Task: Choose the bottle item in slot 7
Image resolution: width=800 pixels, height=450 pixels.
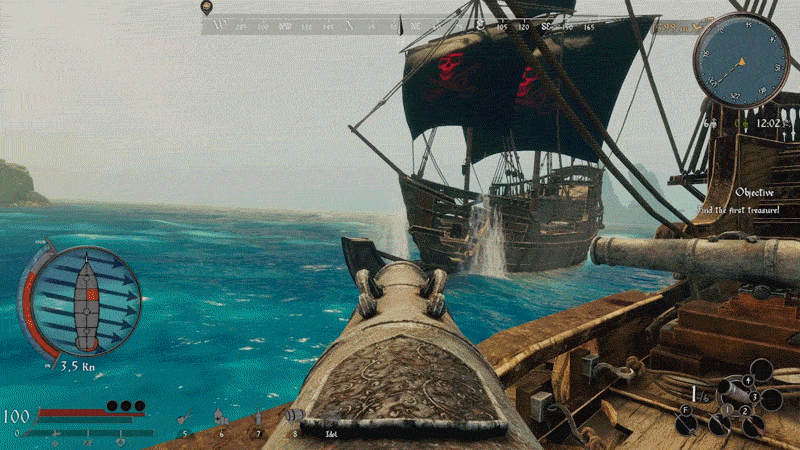Action: click(x=258, y=419)
